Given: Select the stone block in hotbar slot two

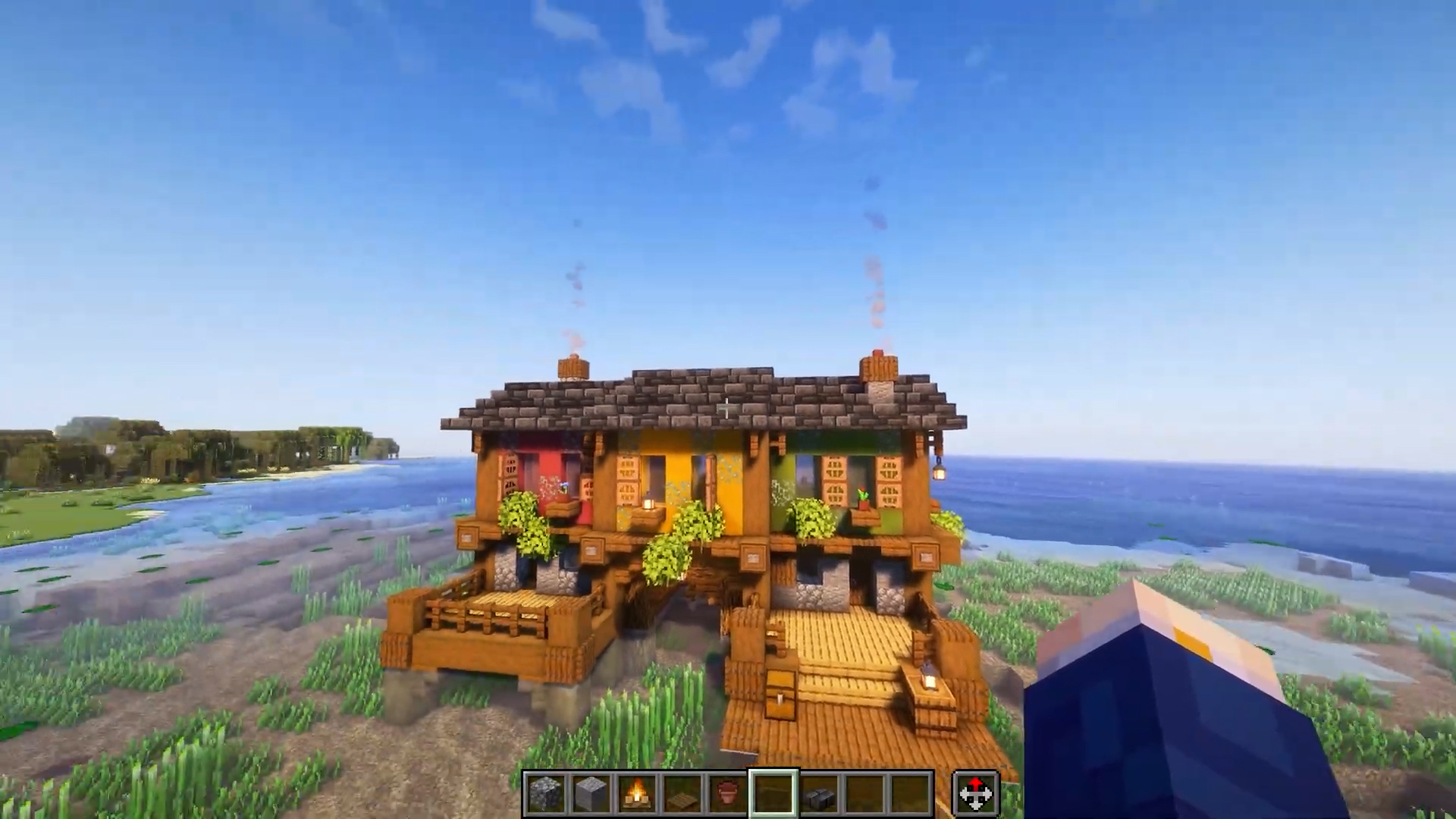Looking at the screenshot, I should click(591, 792).
